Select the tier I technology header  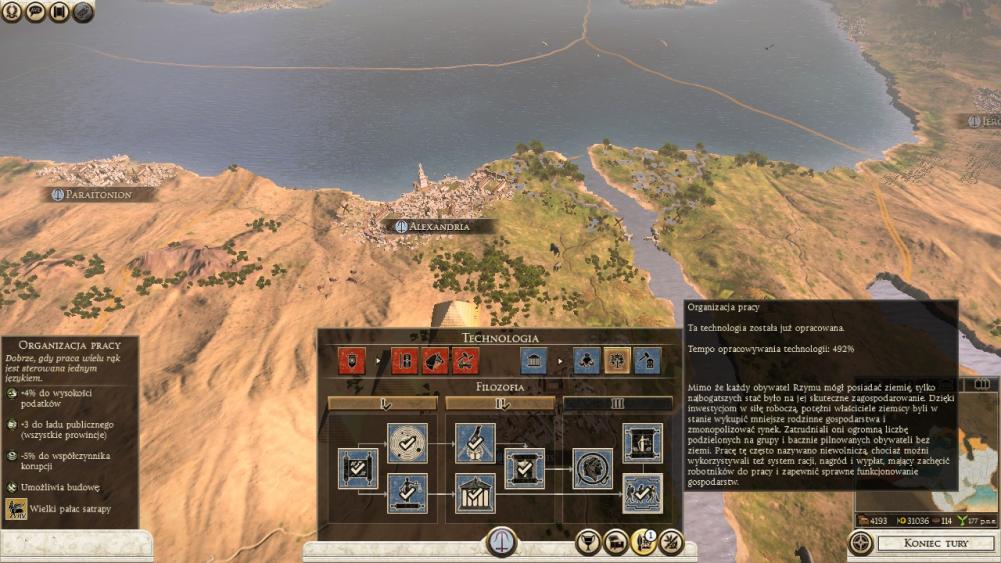click(383, 404)
